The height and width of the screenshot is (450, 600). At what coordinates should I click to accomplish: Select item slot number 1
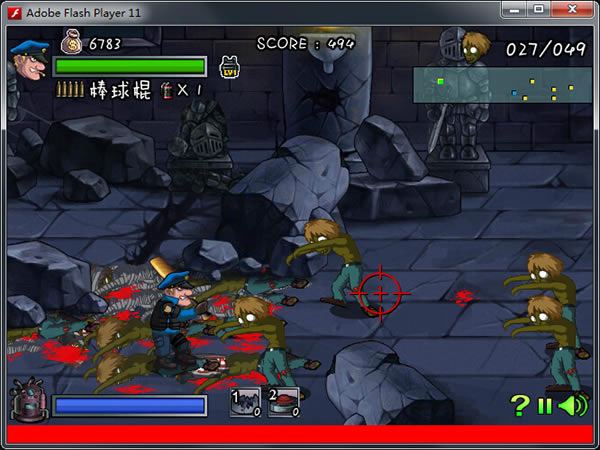tap(245, 402)
